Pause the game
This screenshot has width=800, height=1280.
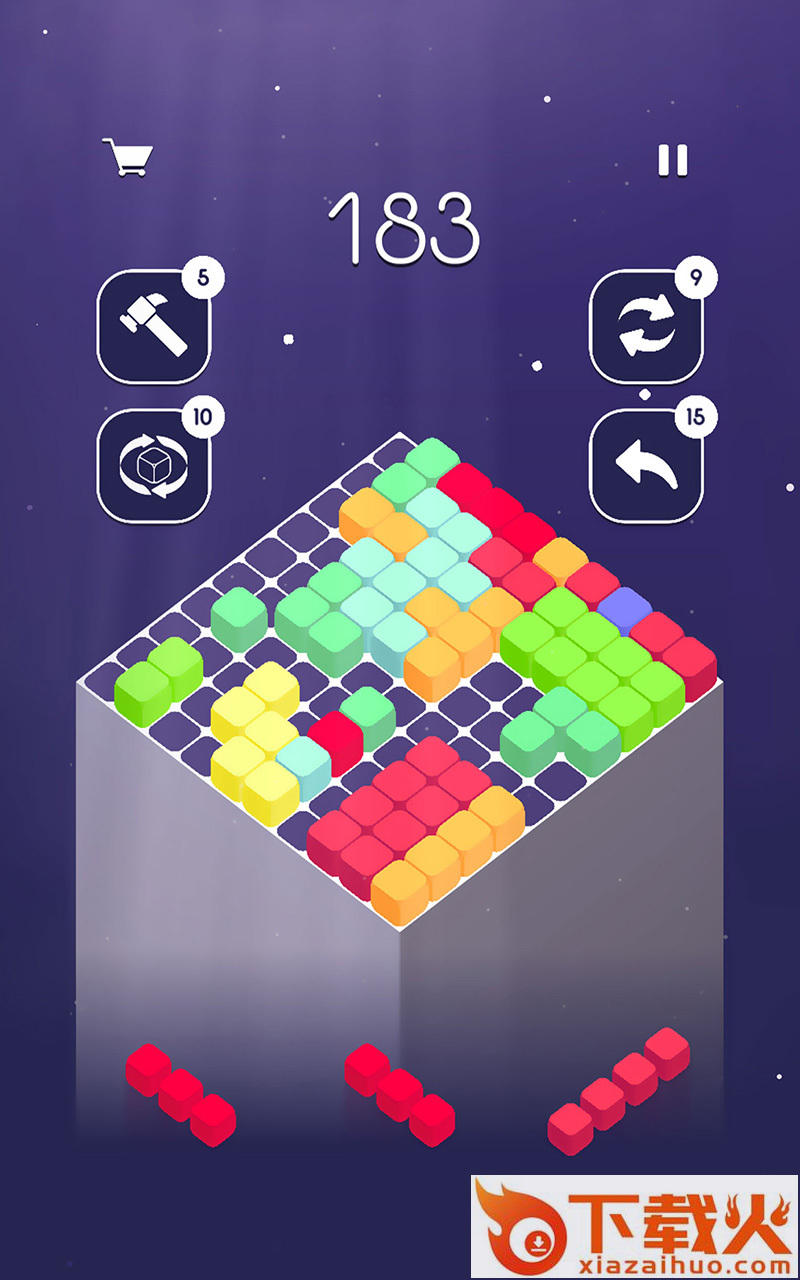click(x=672, y=160)
